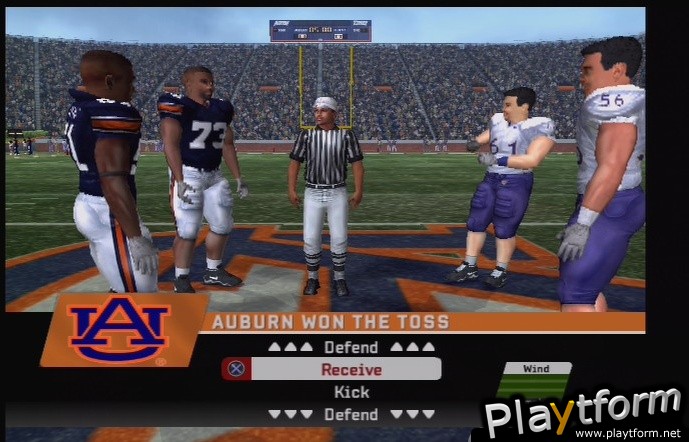Screen dimensions: 689x442
Task: Select Kick in the coin toss menu
Action: (351, 392)
